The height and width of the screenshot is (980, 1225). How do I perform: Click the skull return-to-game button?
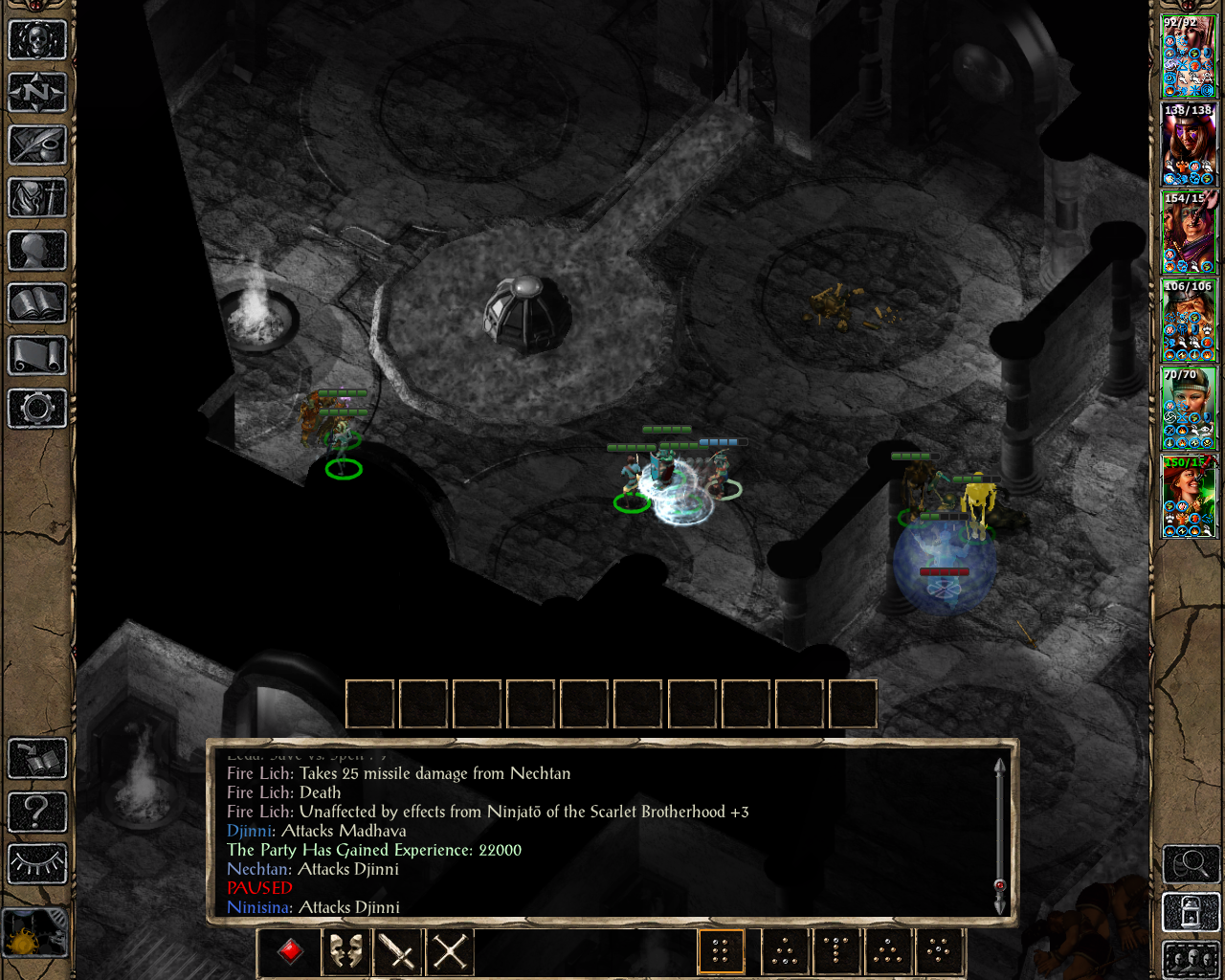click(37, 40)
